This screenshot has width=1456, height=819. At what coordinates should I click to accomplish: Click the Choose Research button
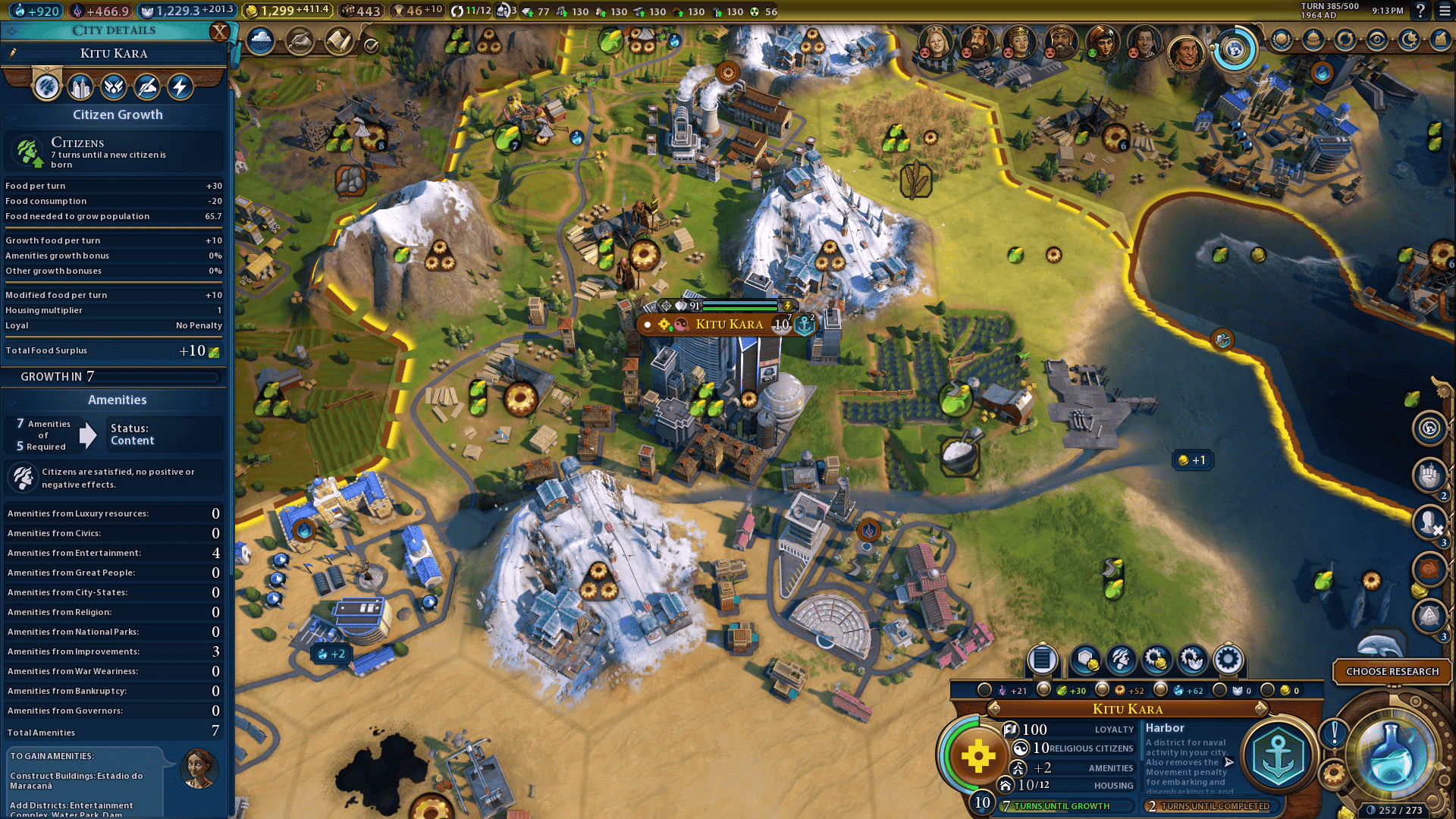point(1392,671)
